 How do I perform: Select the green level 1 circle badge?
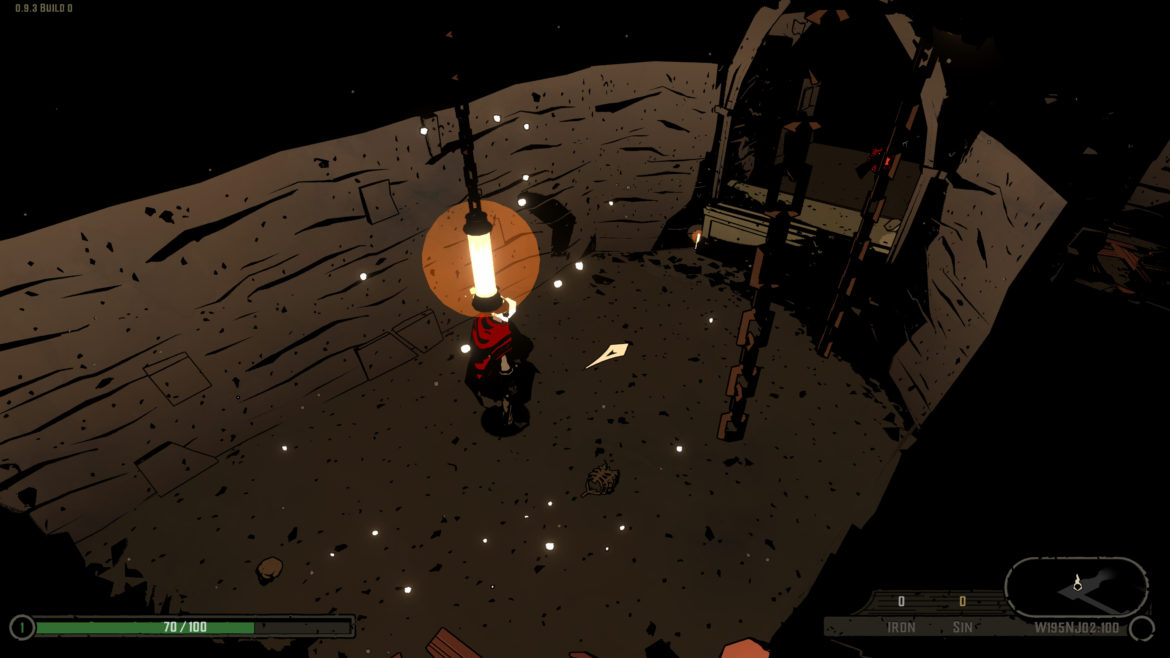22,628
